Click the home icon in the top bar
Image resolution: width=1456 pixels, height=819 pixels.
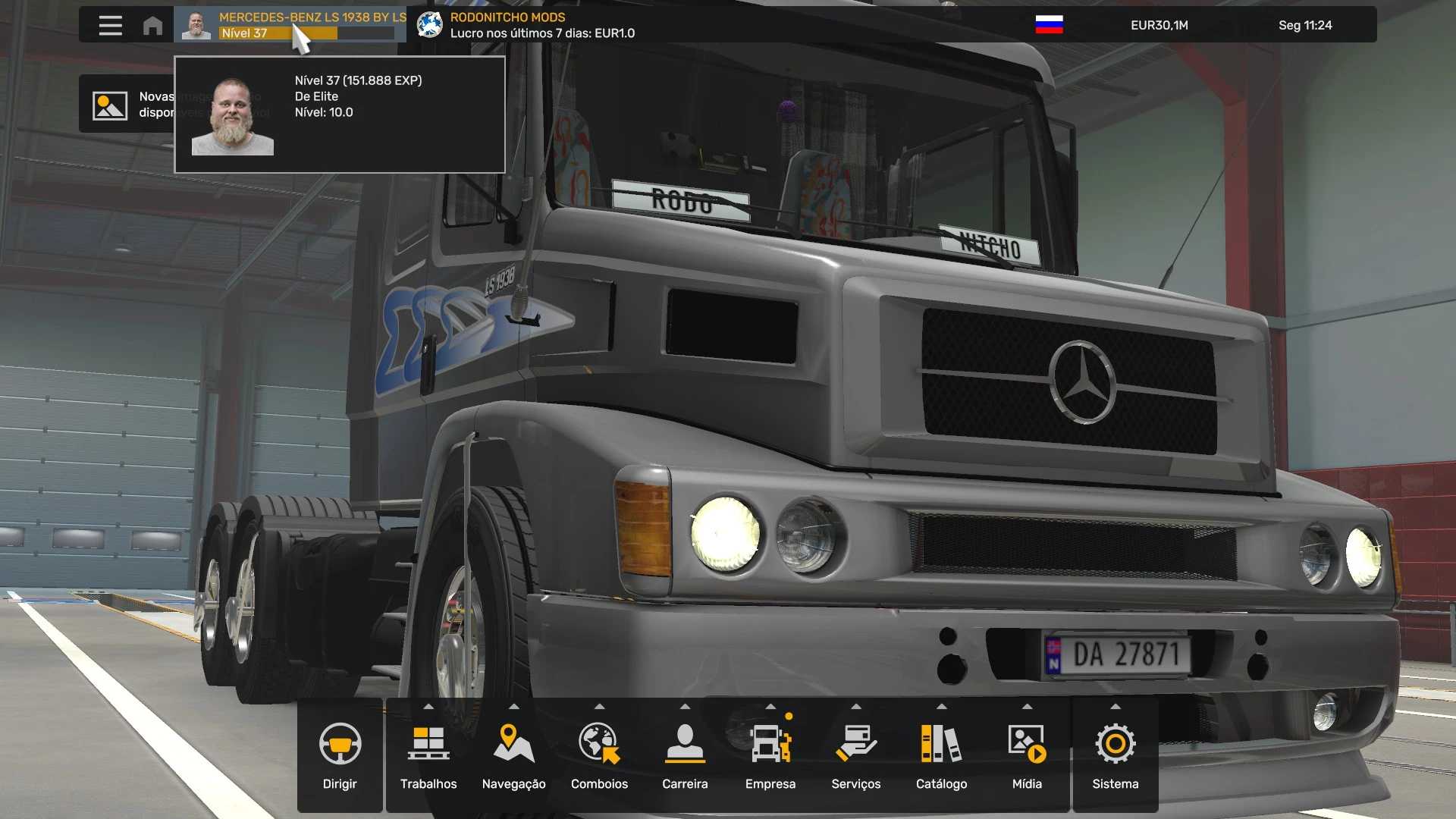152,25
